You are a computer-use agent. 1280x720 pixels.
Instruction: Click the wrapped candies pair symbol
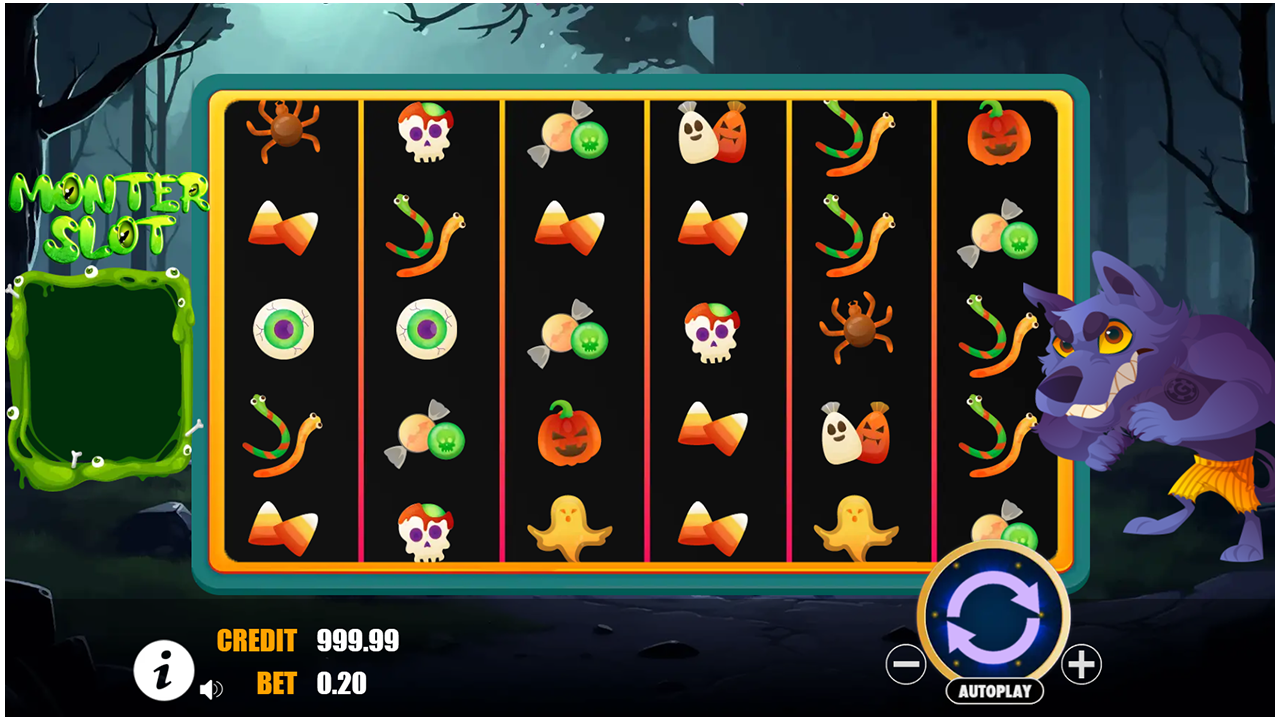(572, 137)
